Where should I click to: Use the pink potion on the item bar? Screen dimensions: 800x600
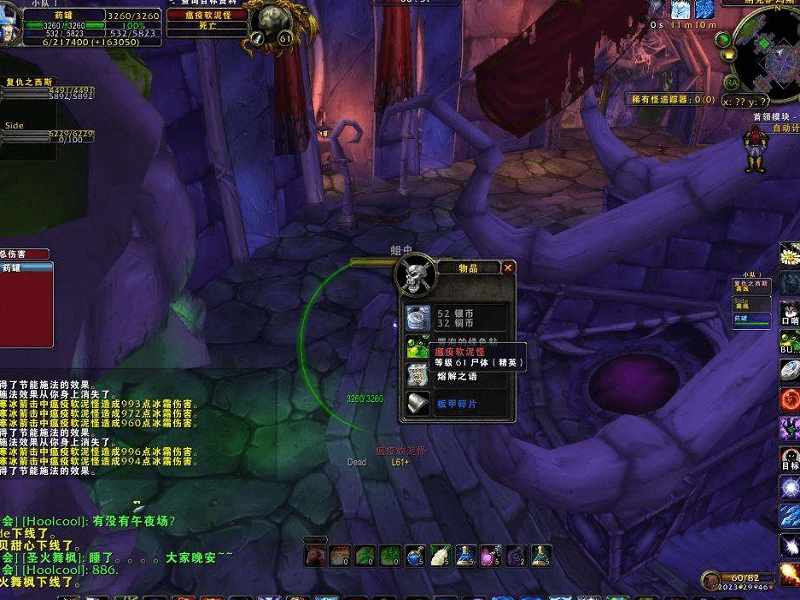pos(490,555)
